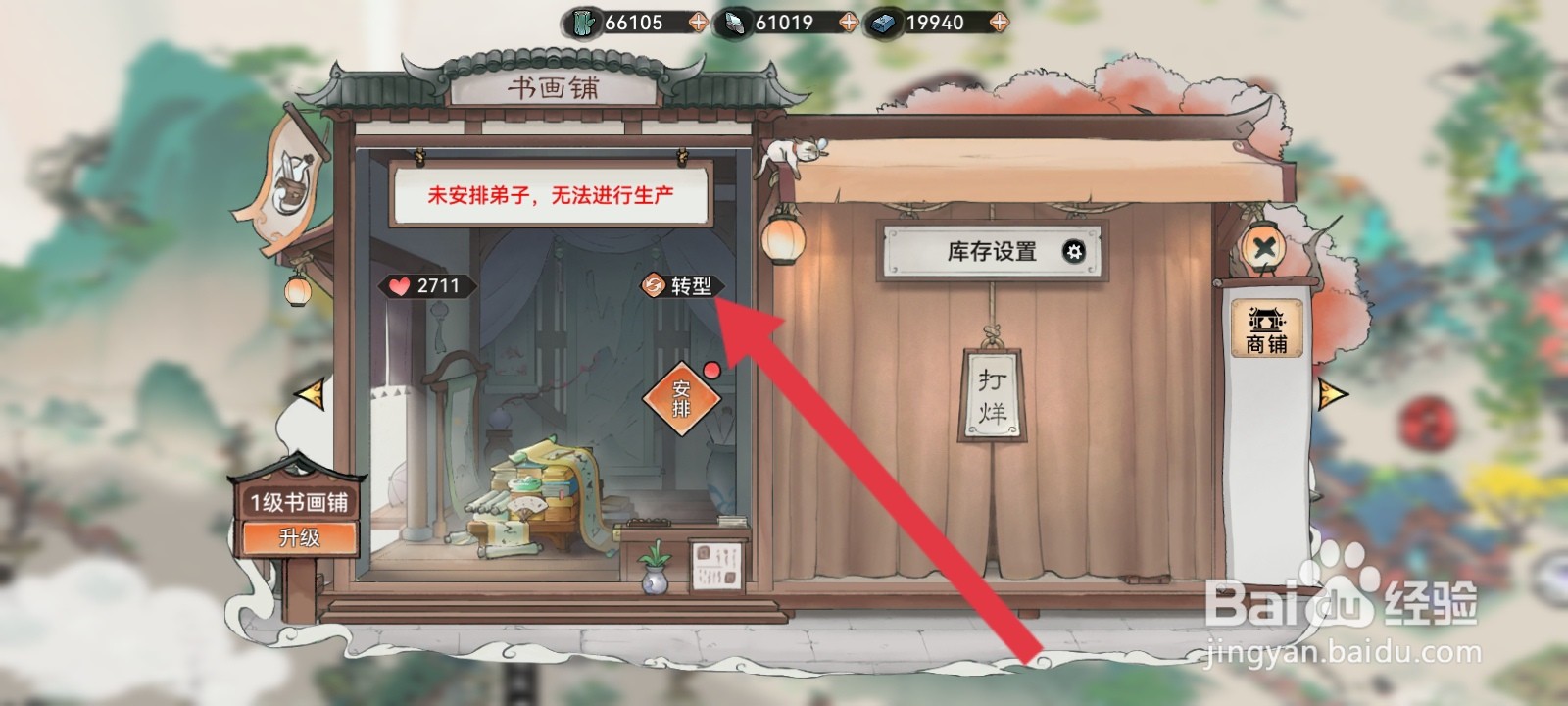This screenshot has height=706, width=1568.
Task: Click the circular arrow icon on 转型 button
Action: [x=651, y=284]
